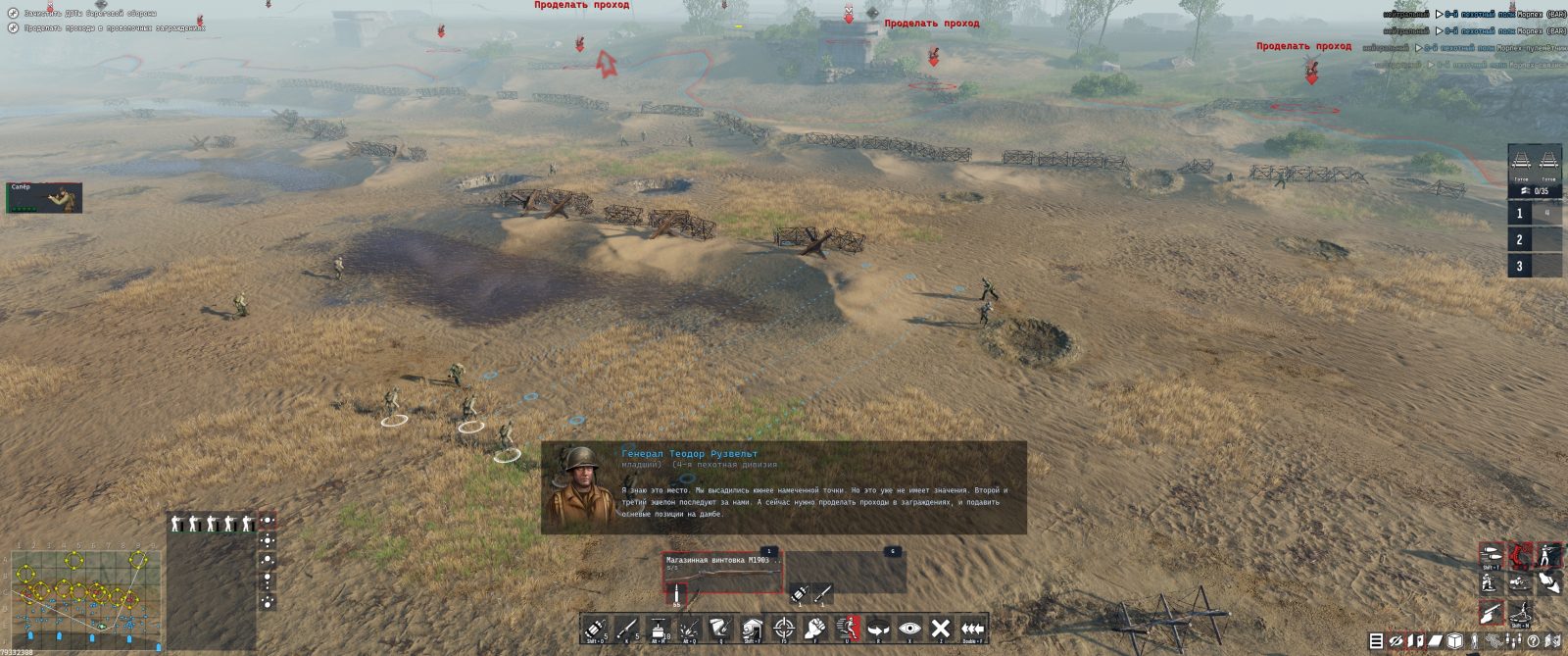Toggle the red running soldier sprint icon

(x=848, y=629)
